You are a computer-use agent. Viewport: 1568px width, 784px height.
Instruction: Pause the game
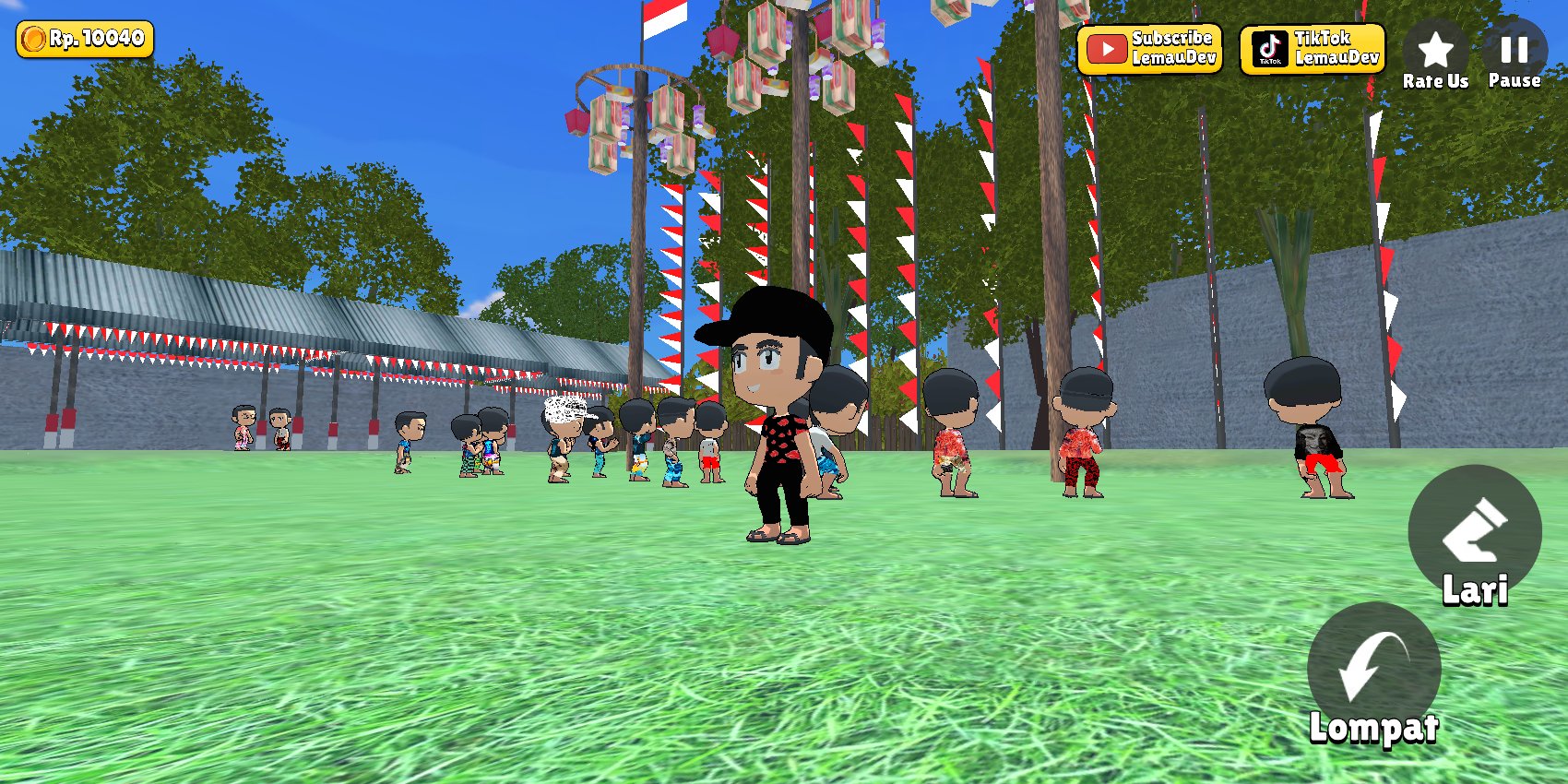pyautogui.click(x=1514, y=53)
